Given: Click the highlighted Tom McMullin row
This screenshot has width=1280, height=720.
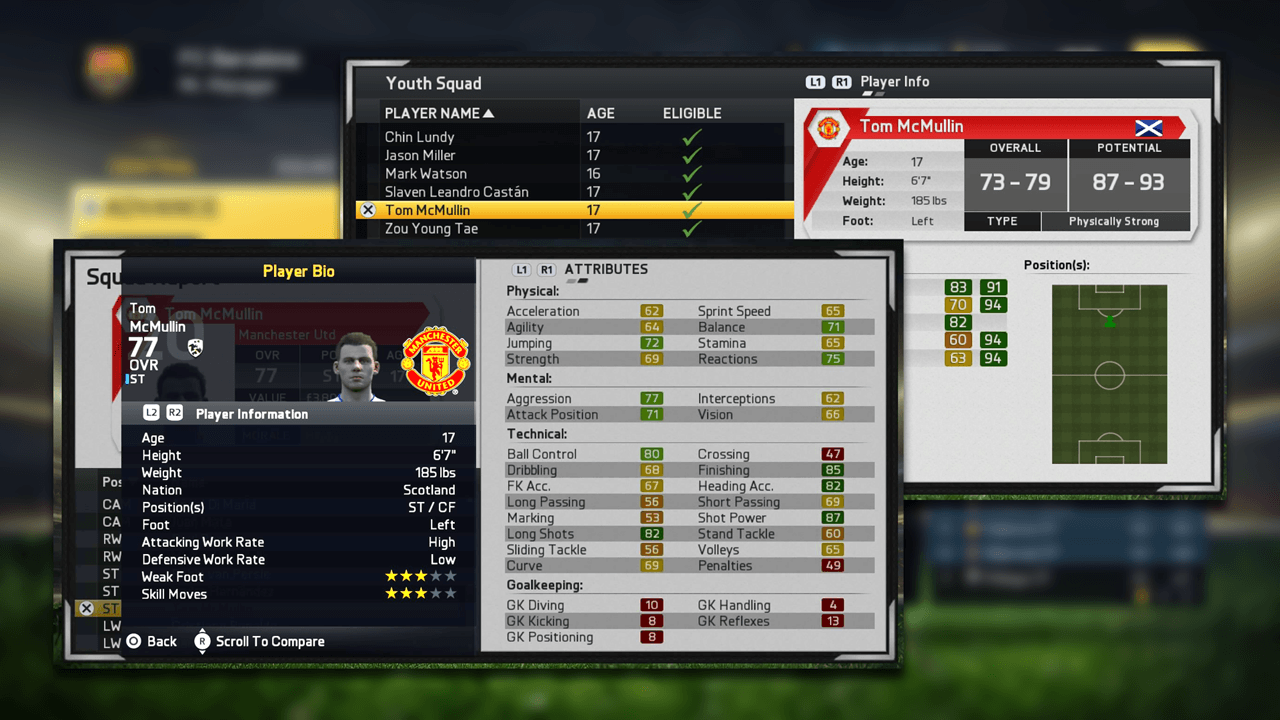Looking at the screenshot, I should coord(427,210).
